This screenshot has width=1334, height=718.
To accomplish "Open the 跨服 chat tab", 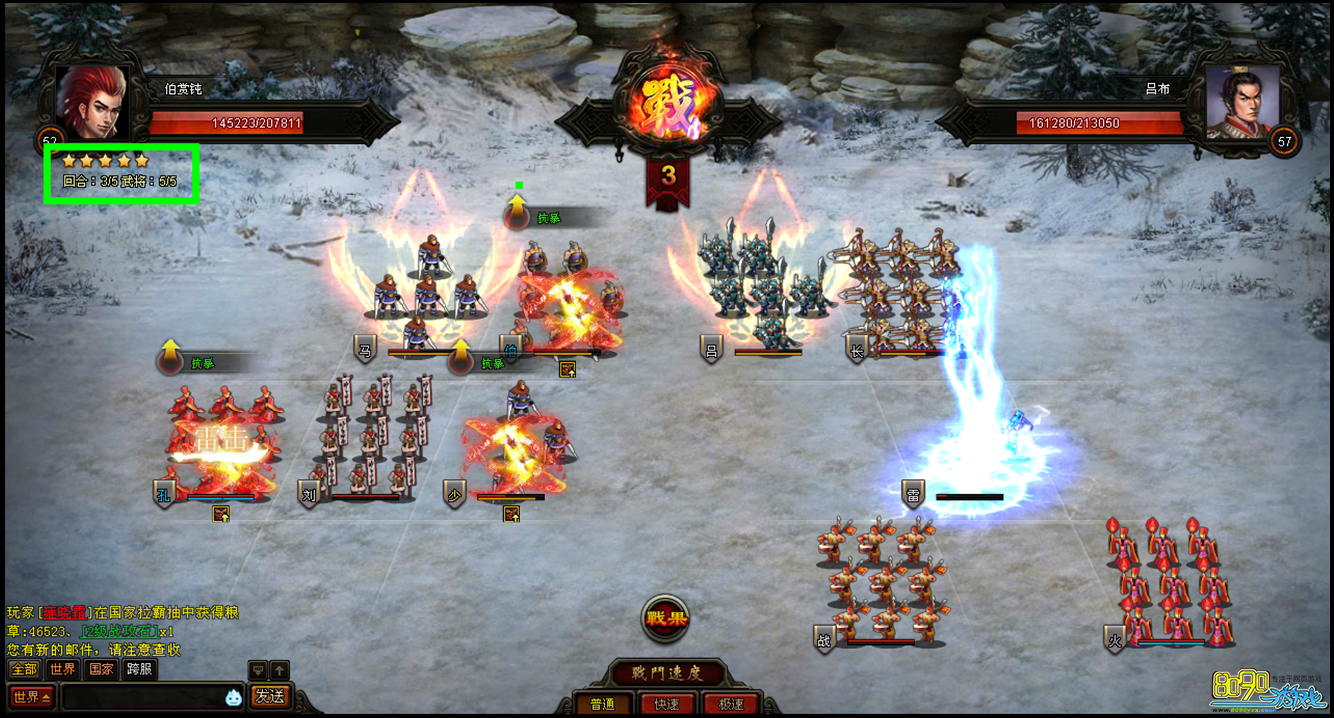I will pos(140,670).
